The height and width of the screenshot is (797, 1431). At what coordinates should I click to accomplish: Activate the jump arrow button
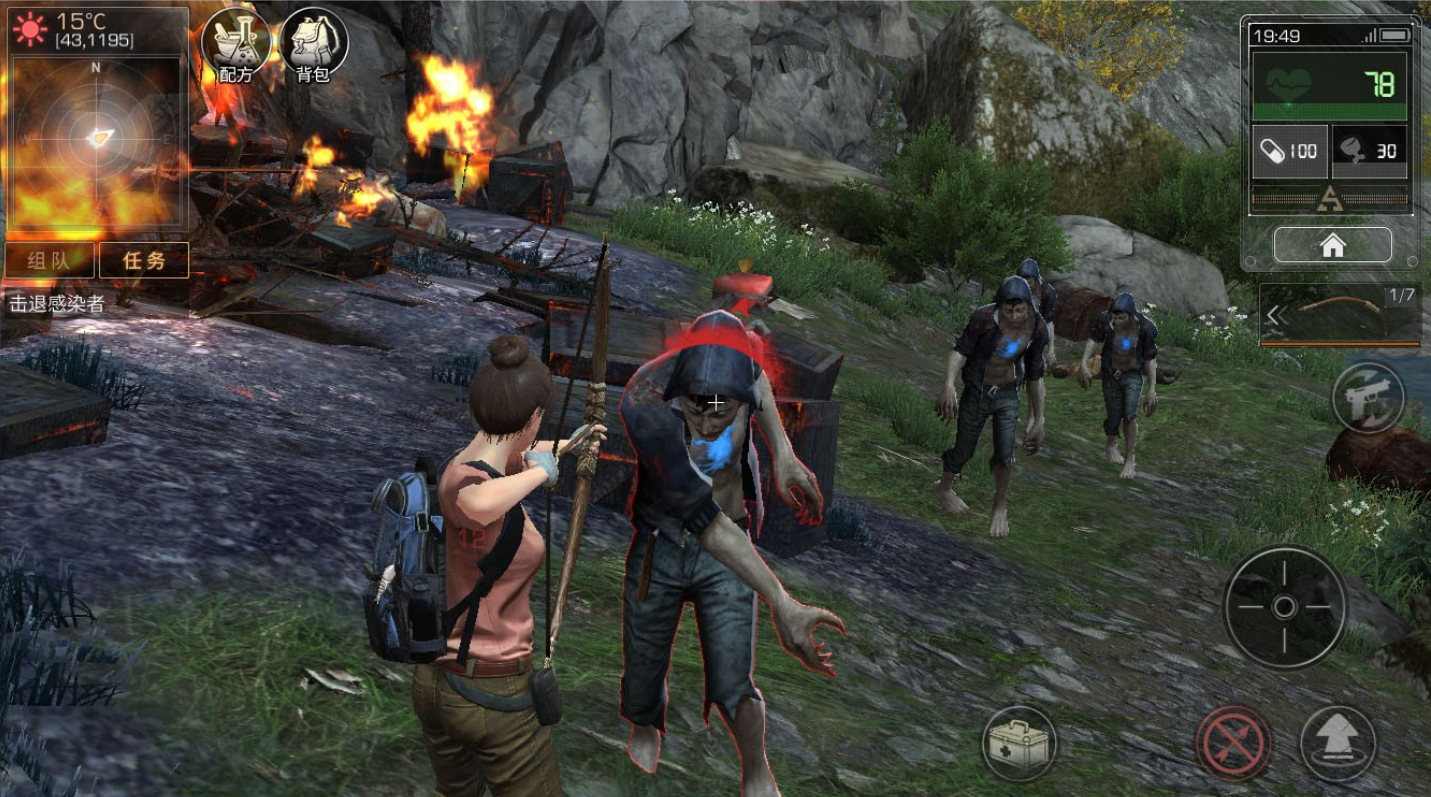[x=1337, y=744]
